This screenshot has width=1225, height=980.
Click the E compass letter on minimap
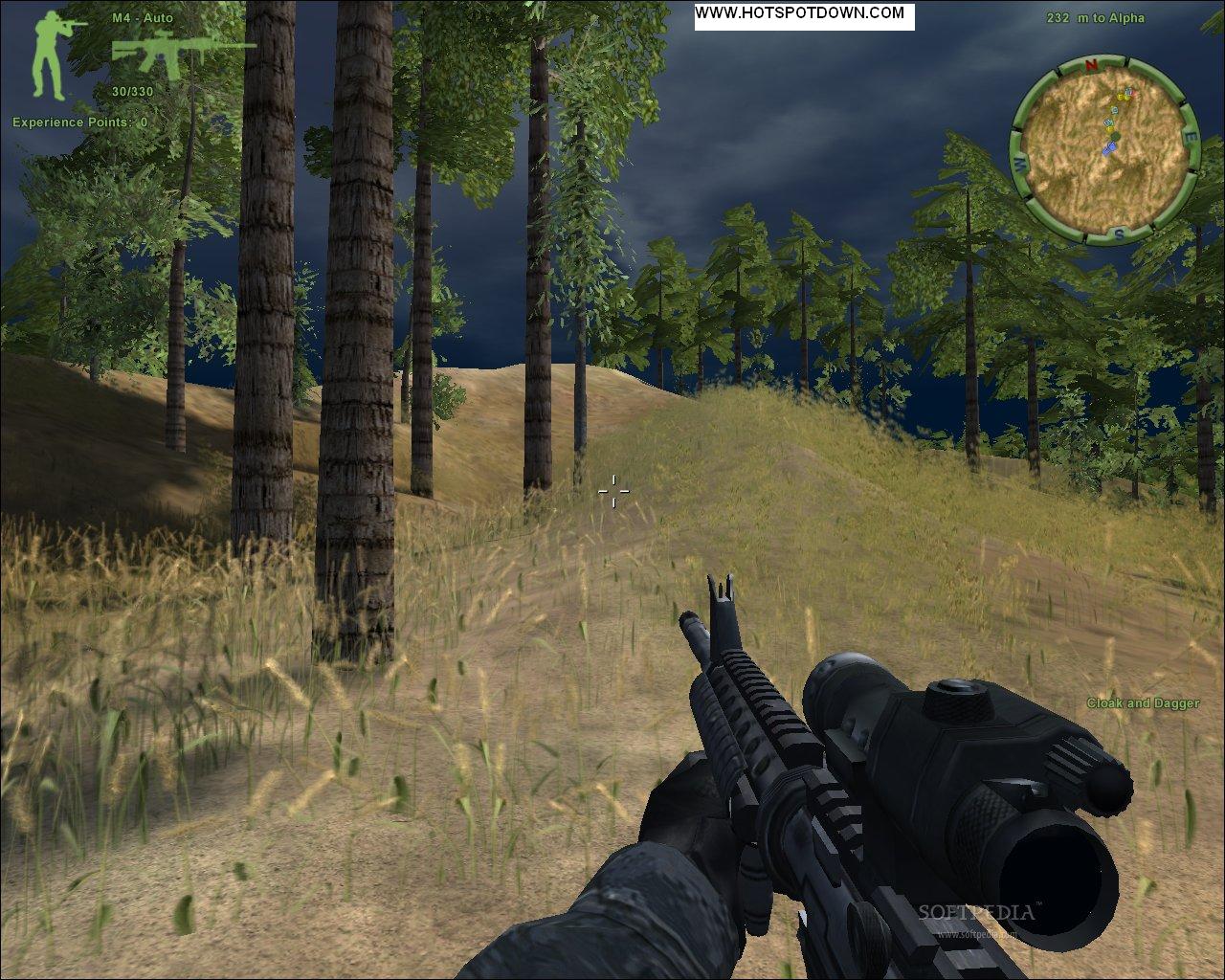tap(1191, 136)
